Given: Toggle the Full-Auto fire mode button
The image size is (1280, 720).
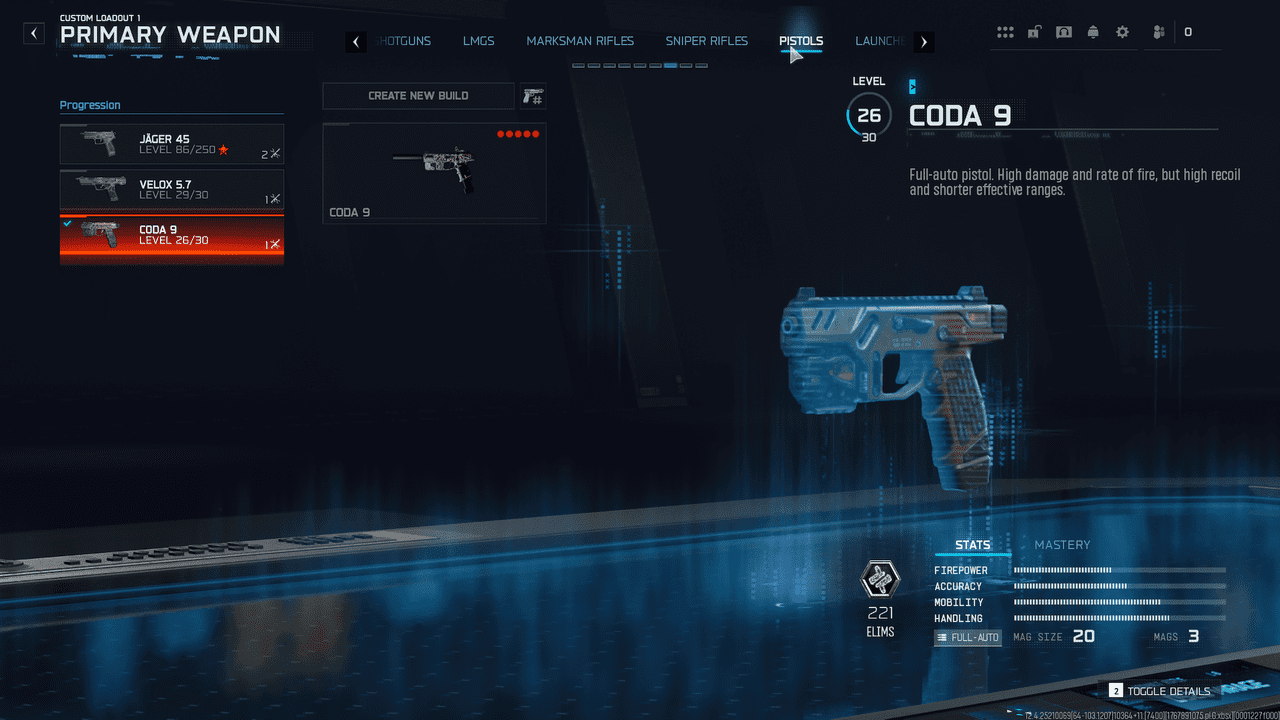Looking at the screenshot, I should pyautogui.click(x=967, y=637).
